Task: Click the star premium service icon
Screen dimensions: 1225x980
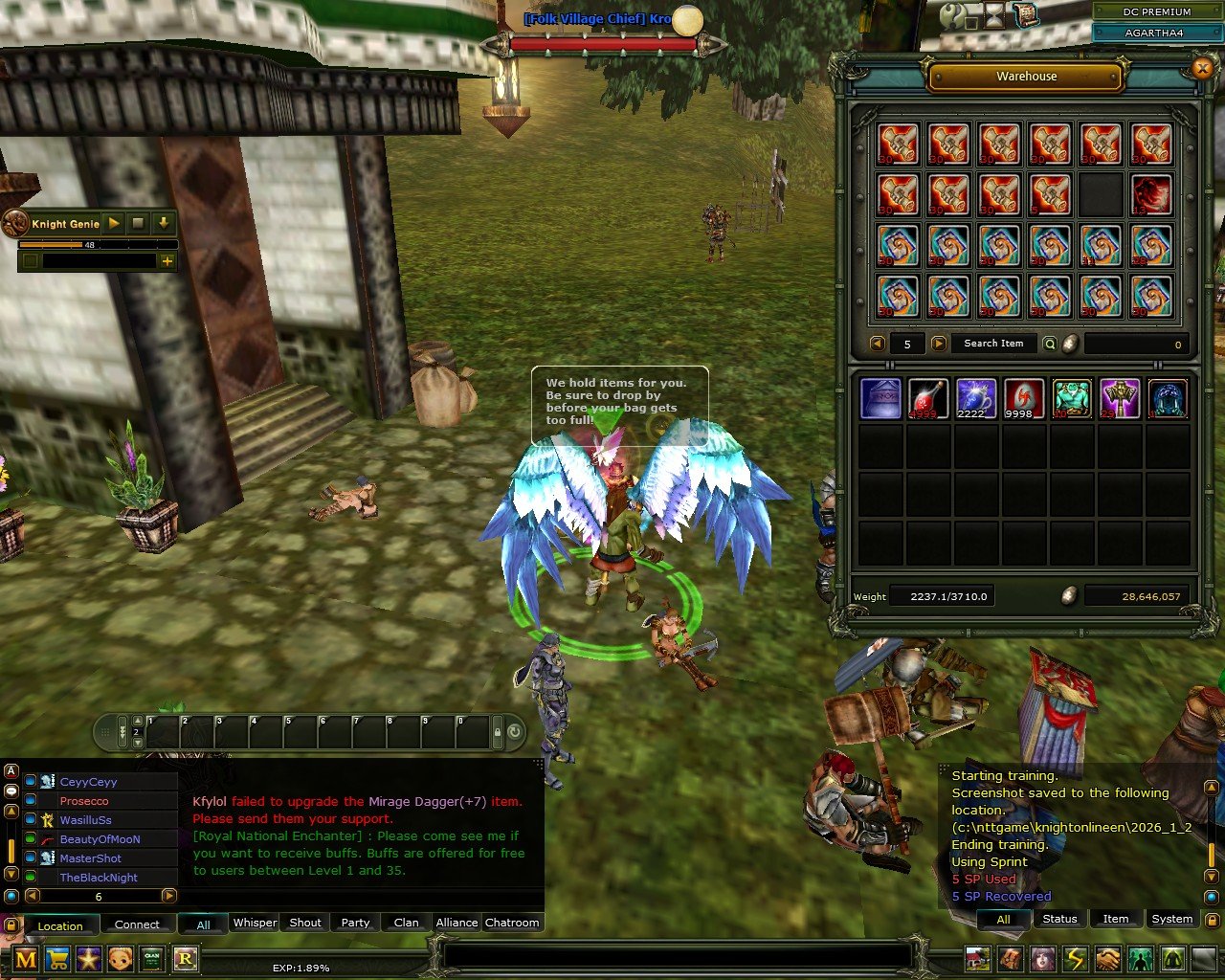Action: (x=88, y=959)
